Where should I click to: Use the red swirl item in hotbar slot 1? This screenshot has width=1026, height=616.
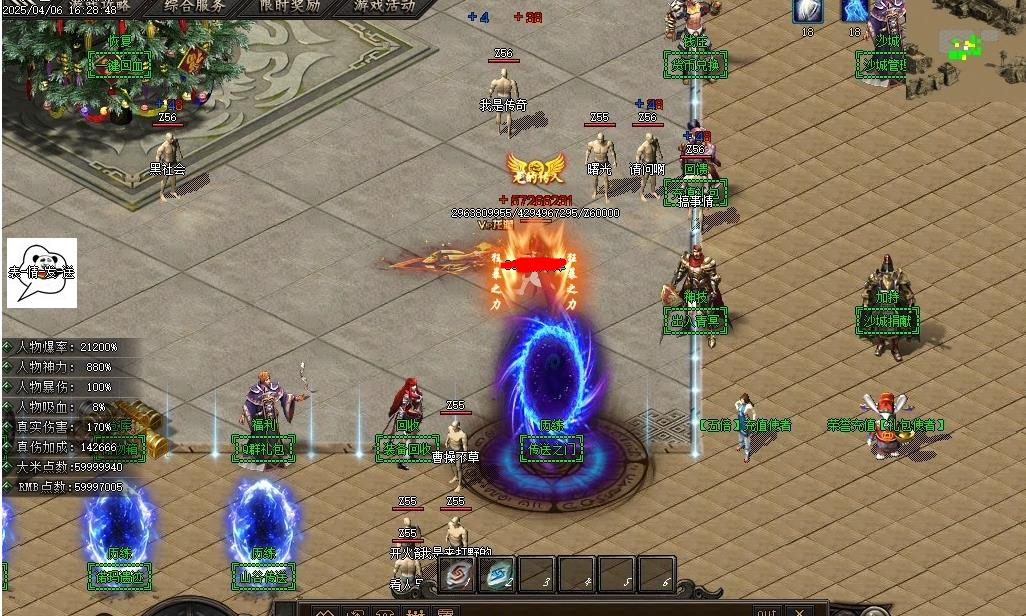click(x=457, y=575)
